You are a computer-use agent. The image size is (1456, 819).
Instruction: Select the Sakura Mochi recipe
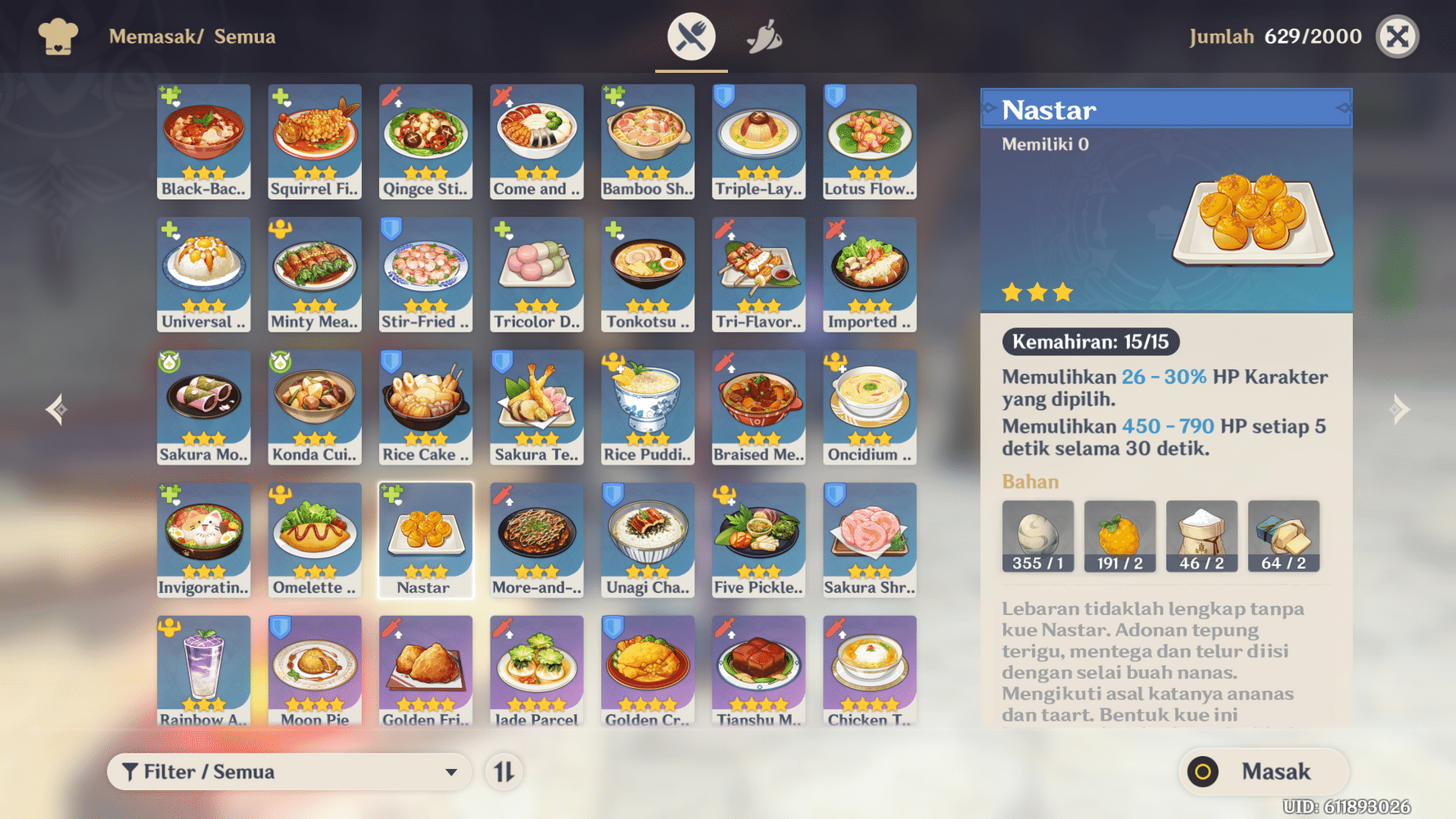coord(203,407)
